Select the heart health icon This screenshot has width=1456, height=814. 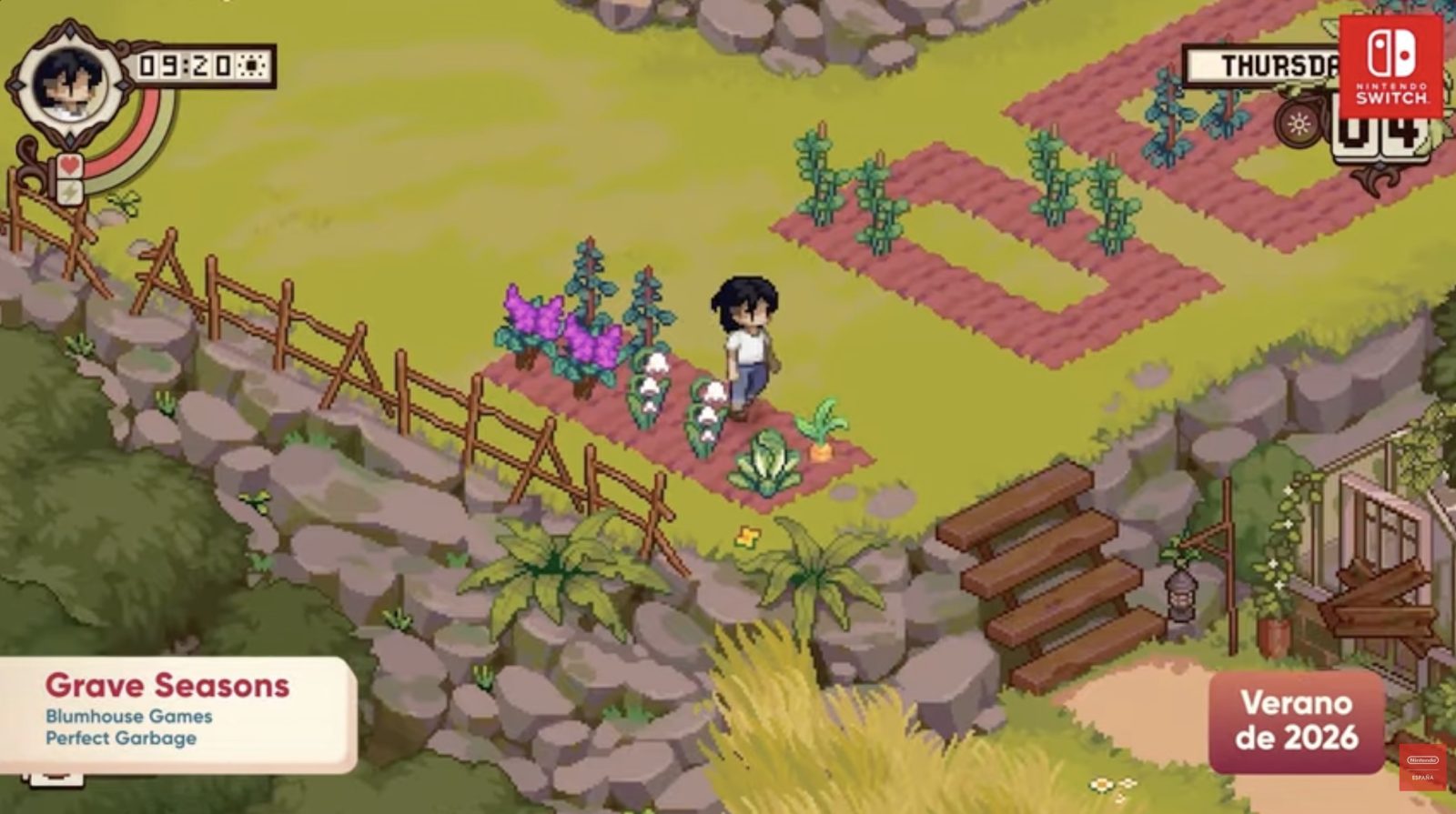(x=69, y=166)
